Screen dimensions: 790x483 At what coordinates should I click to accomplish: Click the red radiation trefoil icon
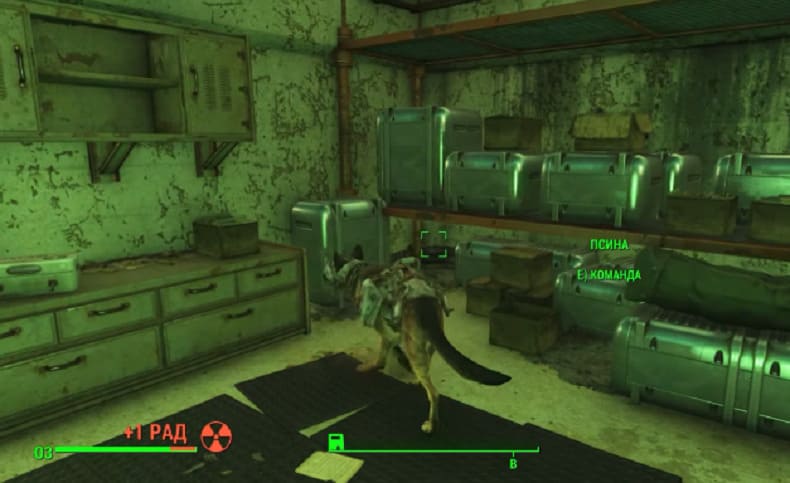(214, 434)
